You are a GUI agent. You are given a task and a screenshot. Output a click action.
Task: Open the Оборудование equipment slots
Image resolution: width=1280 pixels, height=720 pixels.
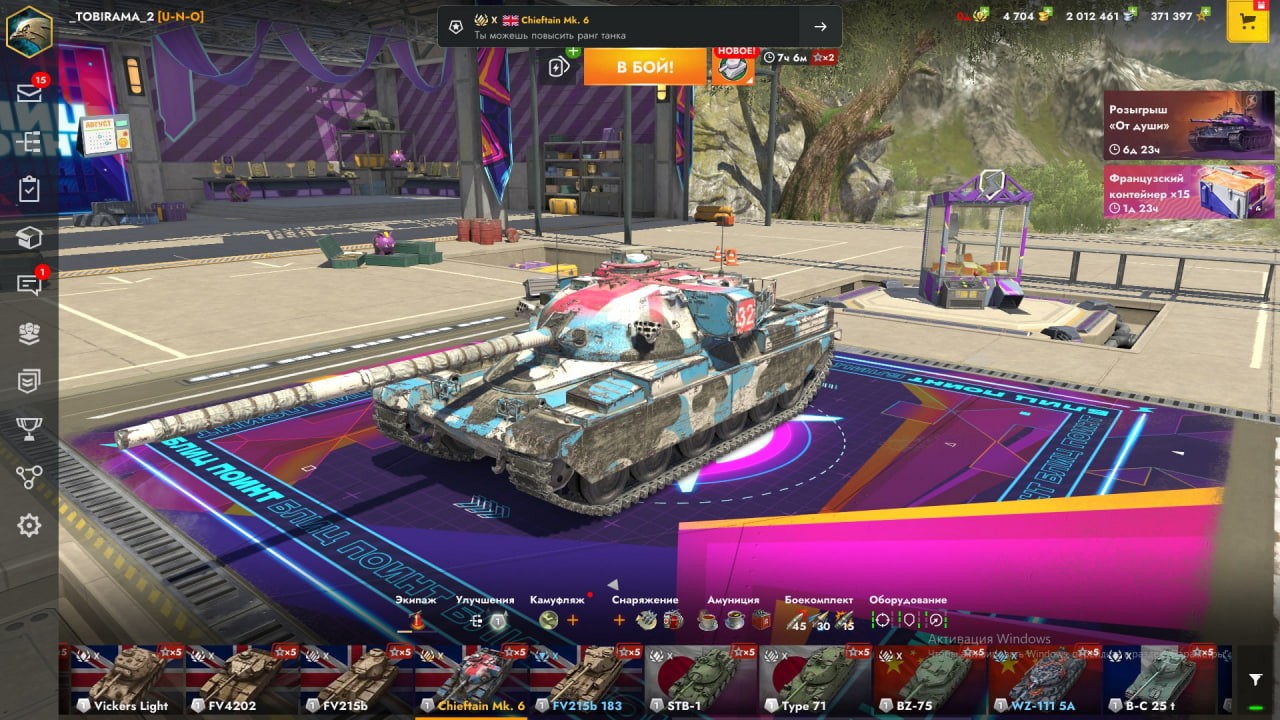(x=908, y=620)
